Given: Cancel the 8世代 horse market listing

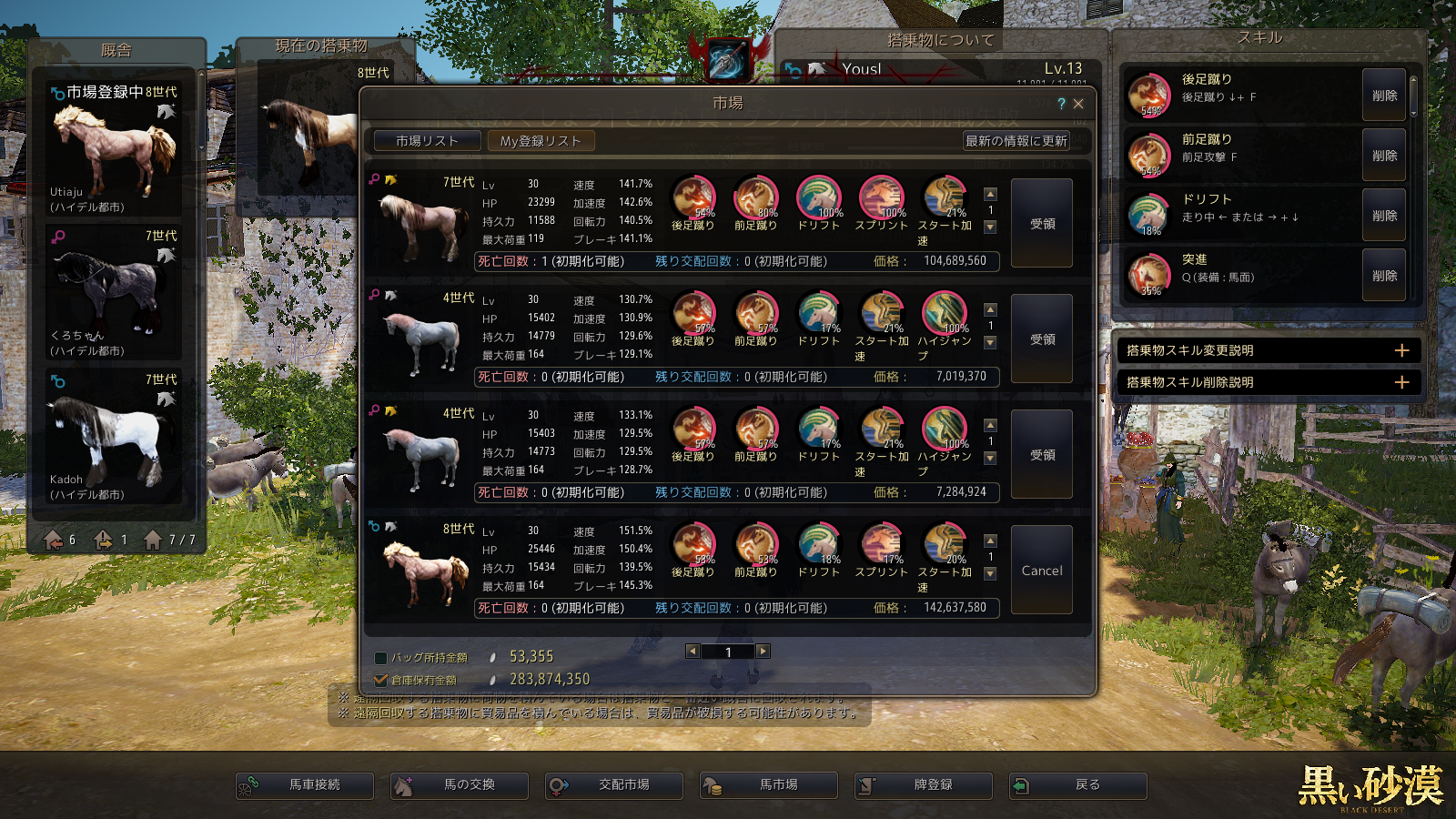Looking at the screenshot, I should coord(1042,571).
